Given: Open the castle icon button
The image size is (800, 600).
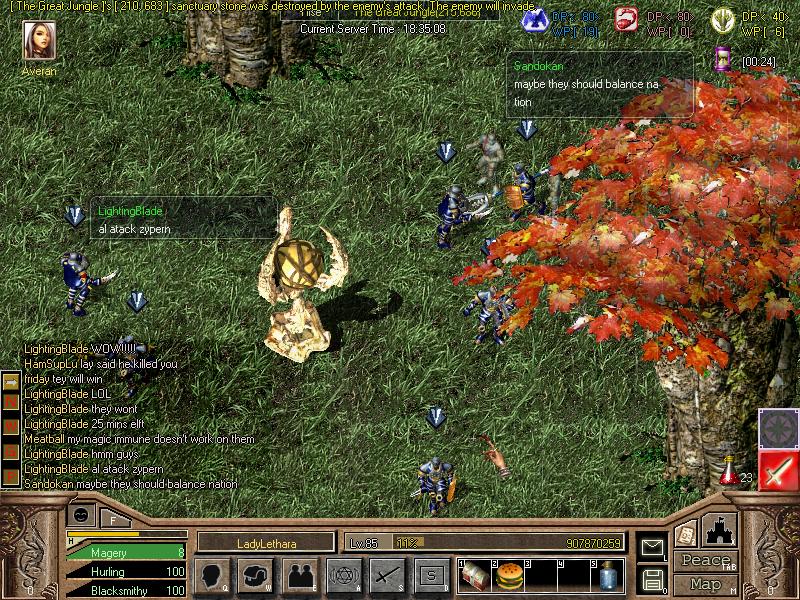Looking at the screenshot, I should pyautogui.click(x=720, y=530).
